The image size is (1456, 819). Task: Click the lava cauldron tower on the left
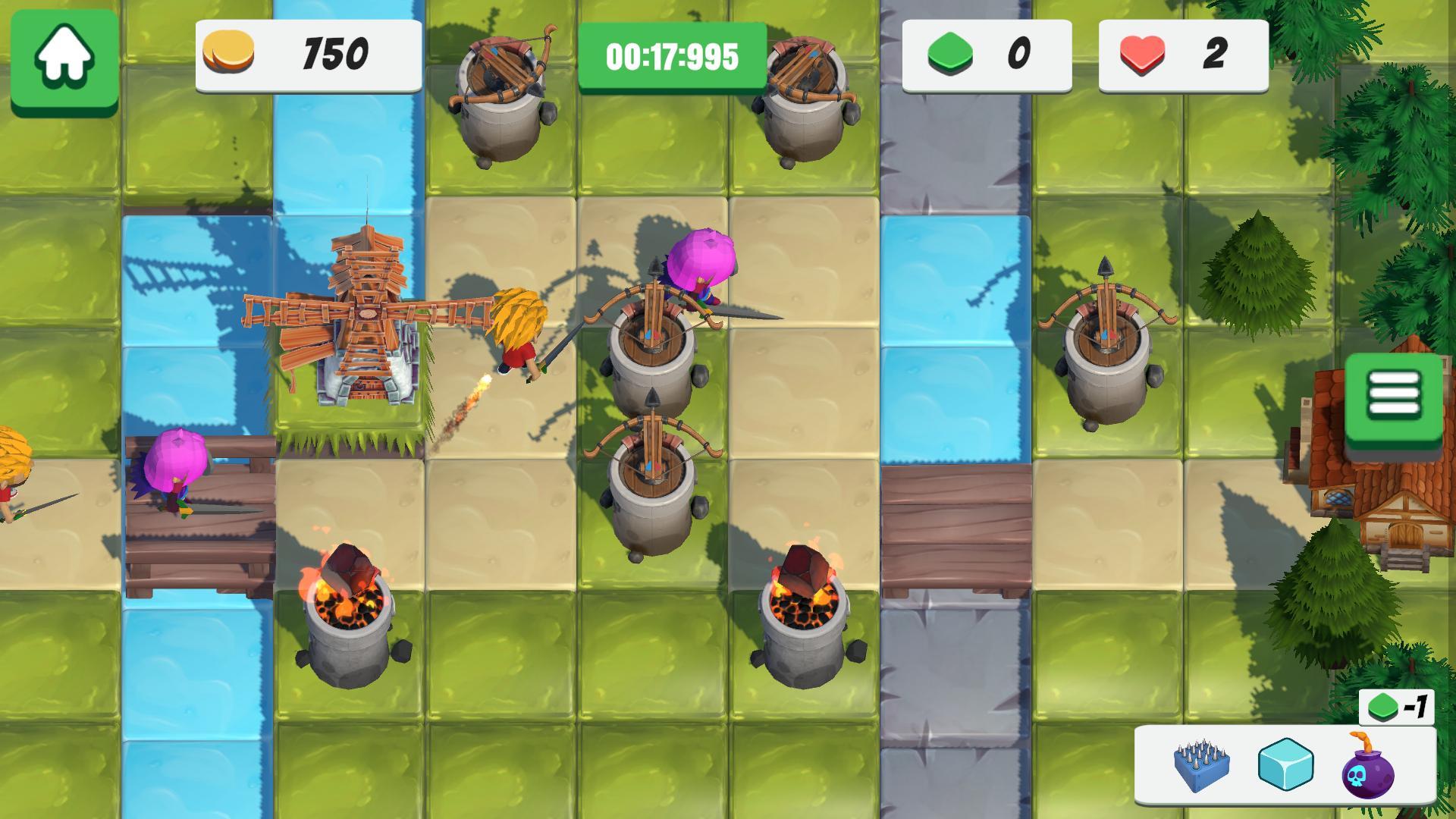pyautogui.click(x=349, y=607)
